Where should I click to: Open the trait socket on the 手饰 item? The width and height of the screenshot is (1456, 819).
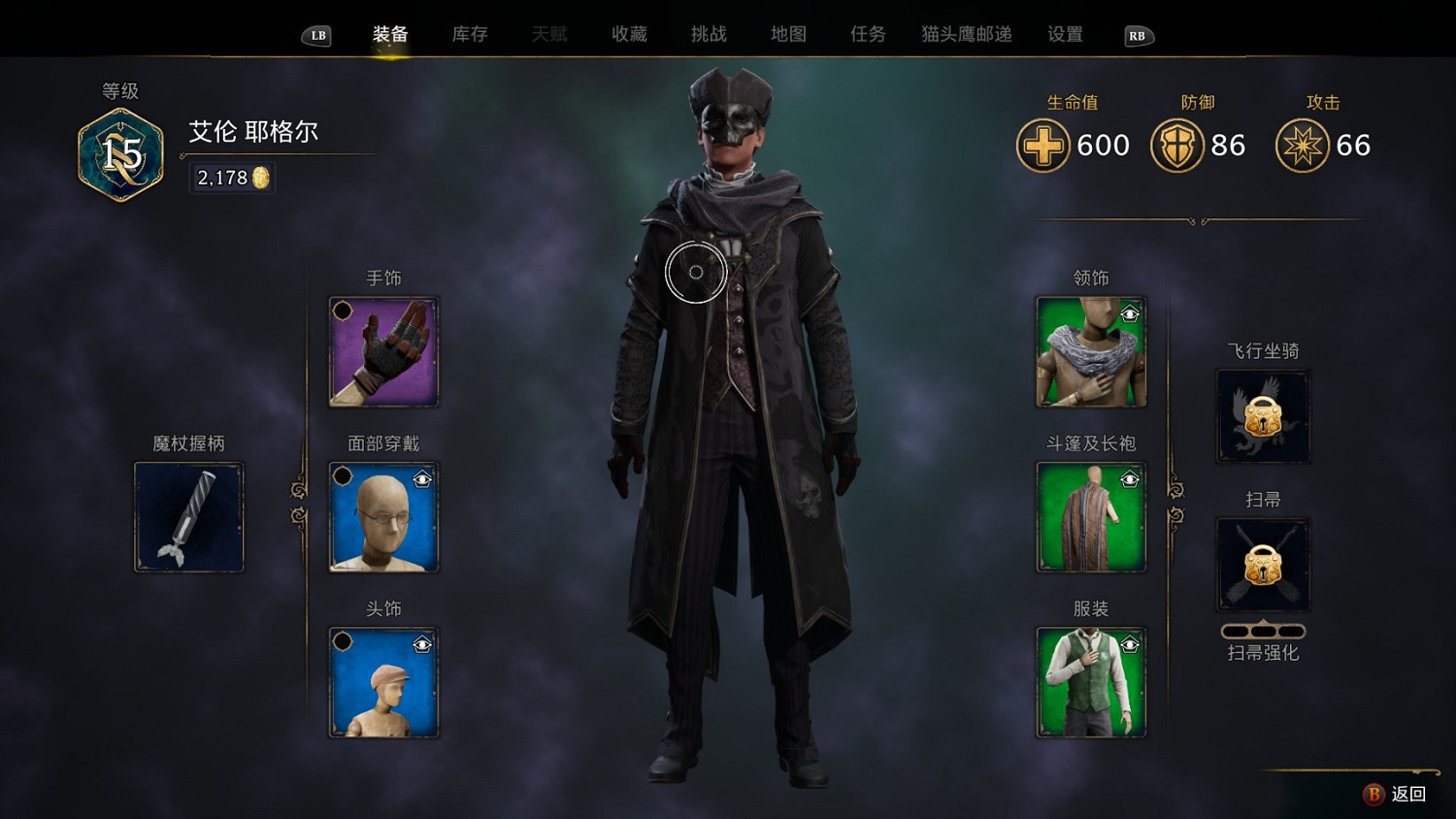pos(345,312)
